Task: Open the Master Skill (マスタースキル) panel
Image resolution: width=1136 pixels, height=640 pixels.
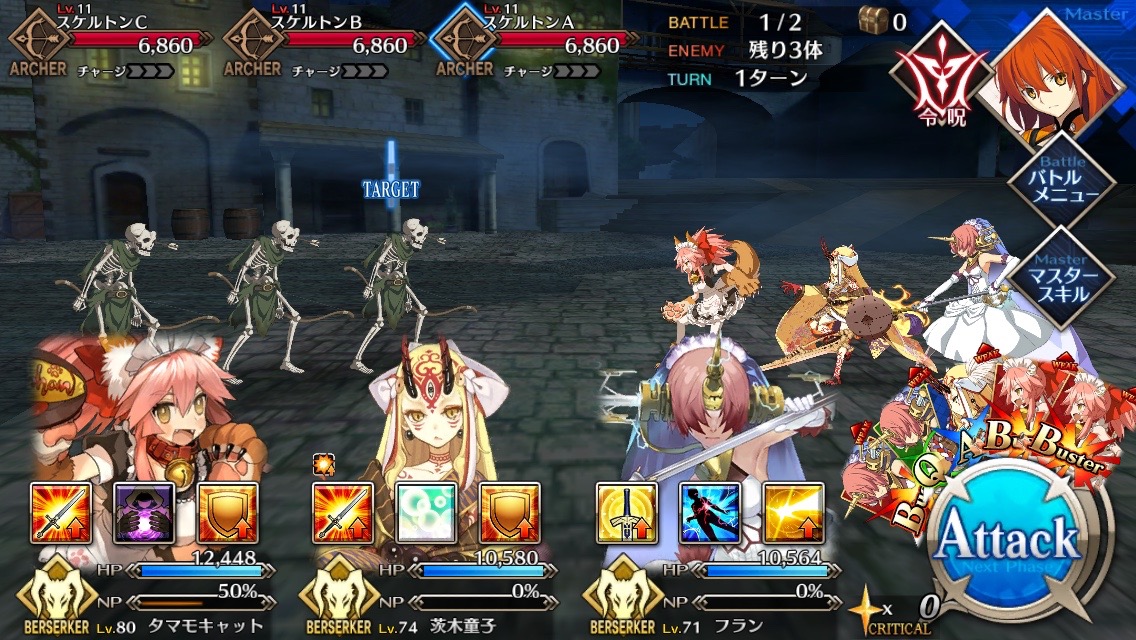Action: 1045,277
